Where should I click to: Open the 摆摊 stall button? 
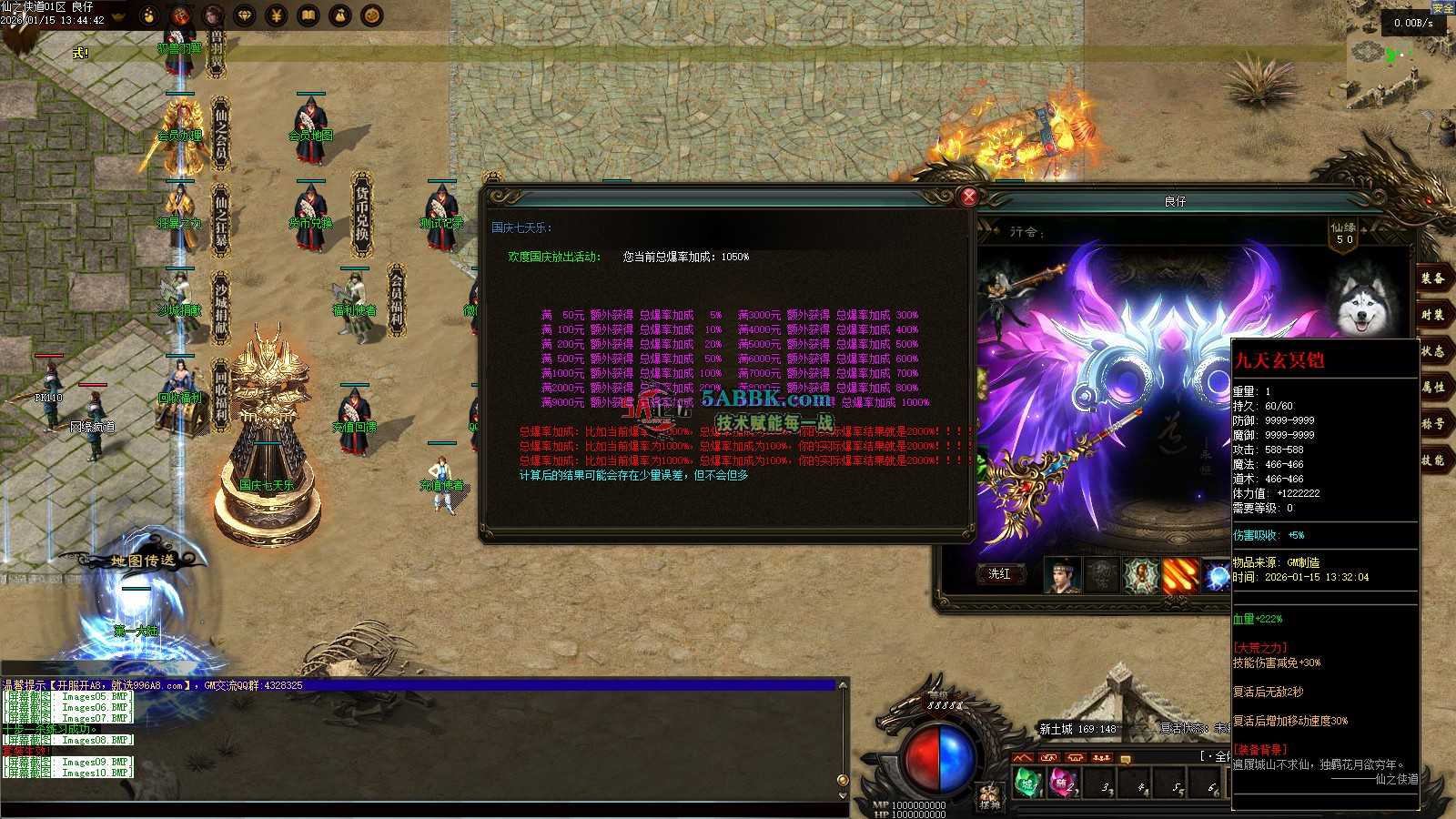pos(990,798)
